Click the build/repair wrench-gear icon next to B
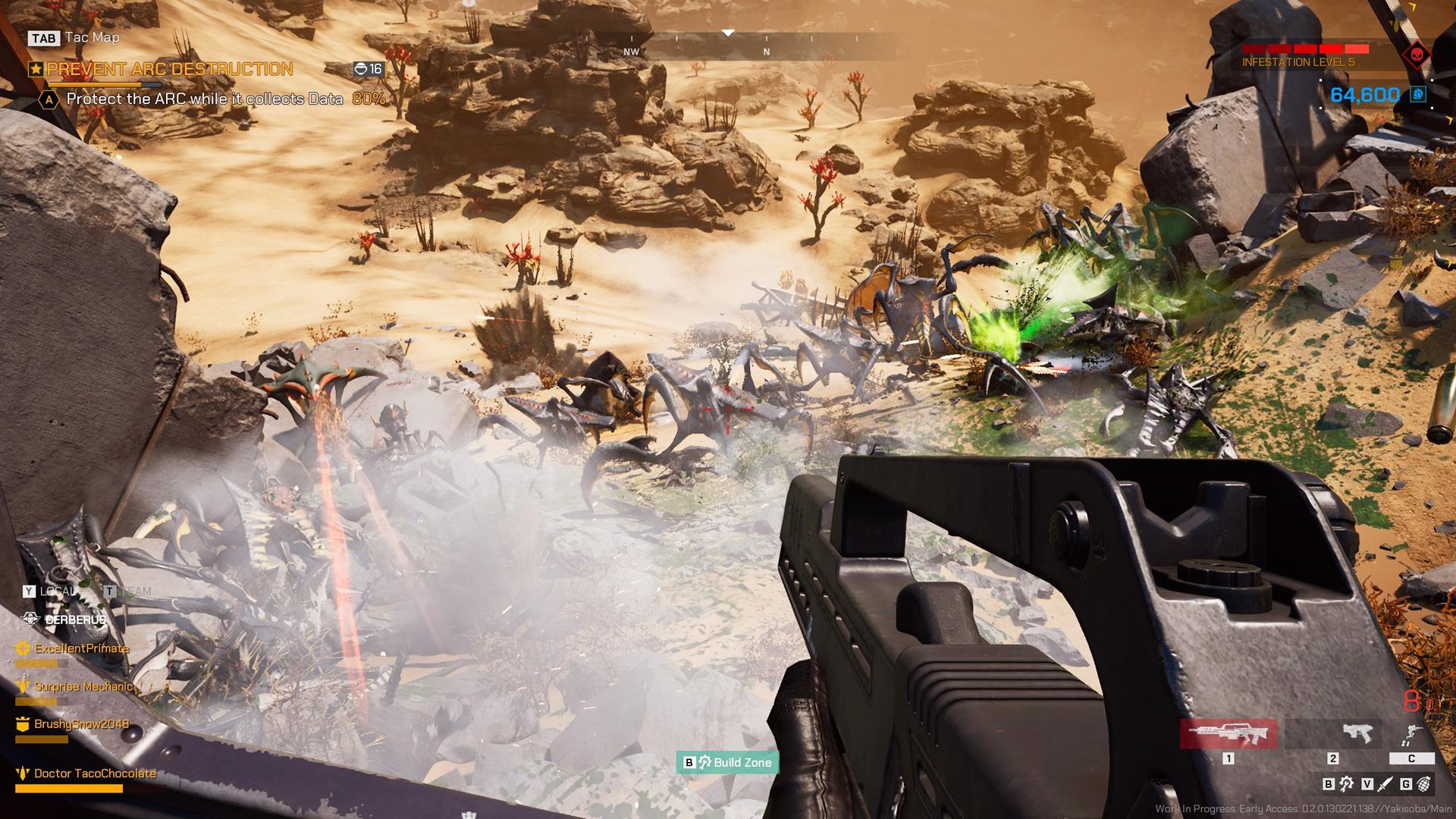This screenshot has height=819, width=1456. tap(1346, 785)
